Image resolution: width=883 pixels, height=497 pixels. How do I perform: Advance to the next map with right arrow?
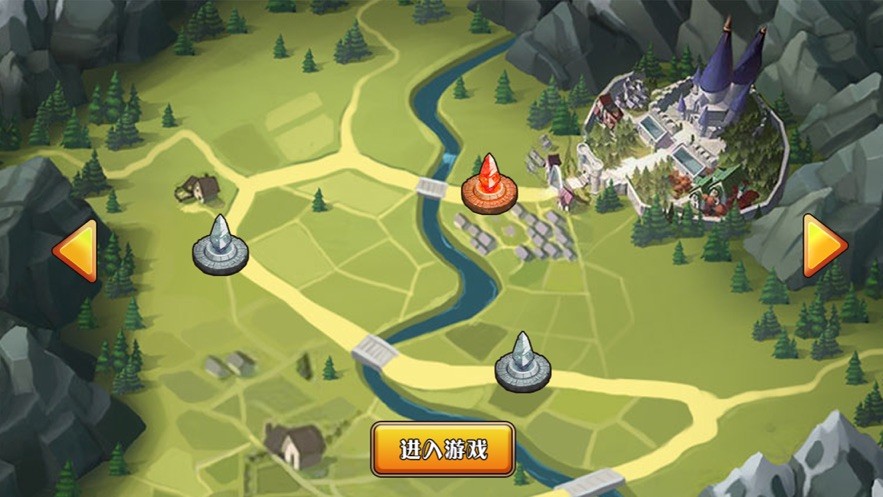pos(825,246)
